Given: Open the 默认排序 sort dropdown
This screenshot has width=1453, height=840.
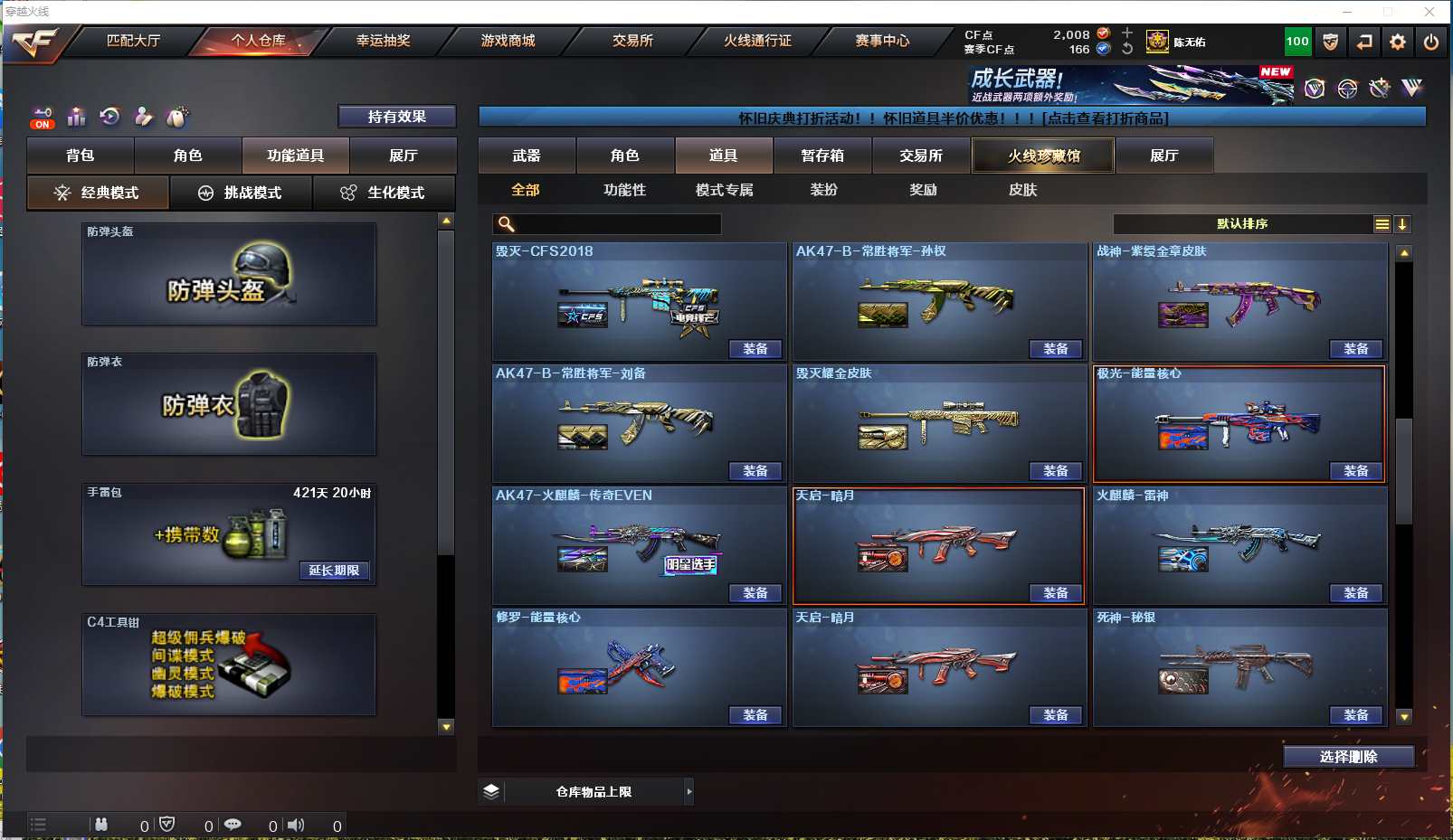Looking at the screenshot, I should (1241, 224).
